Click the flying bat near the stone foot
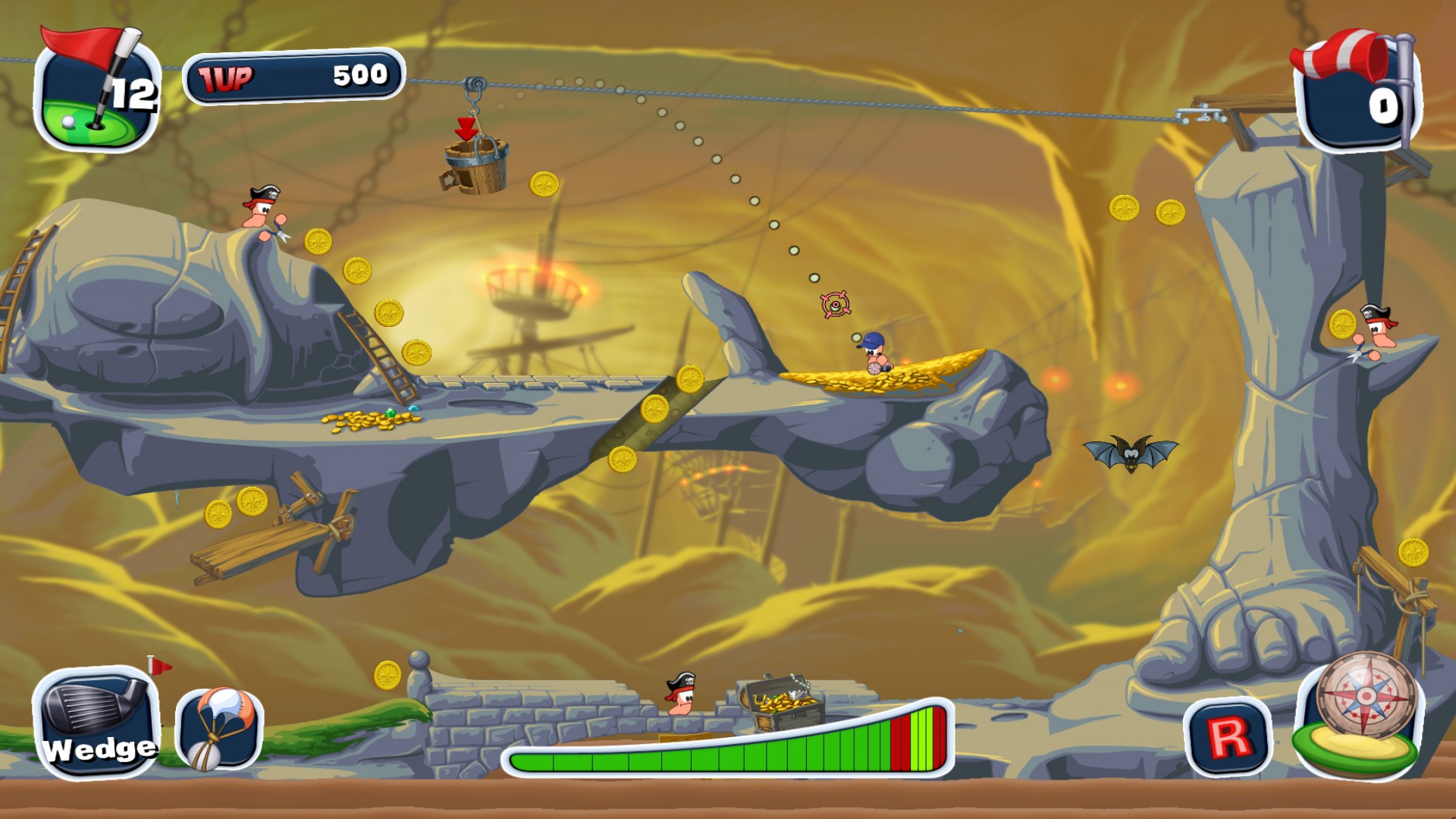Screen dimensions: 1456x819 click(1128, 455)
